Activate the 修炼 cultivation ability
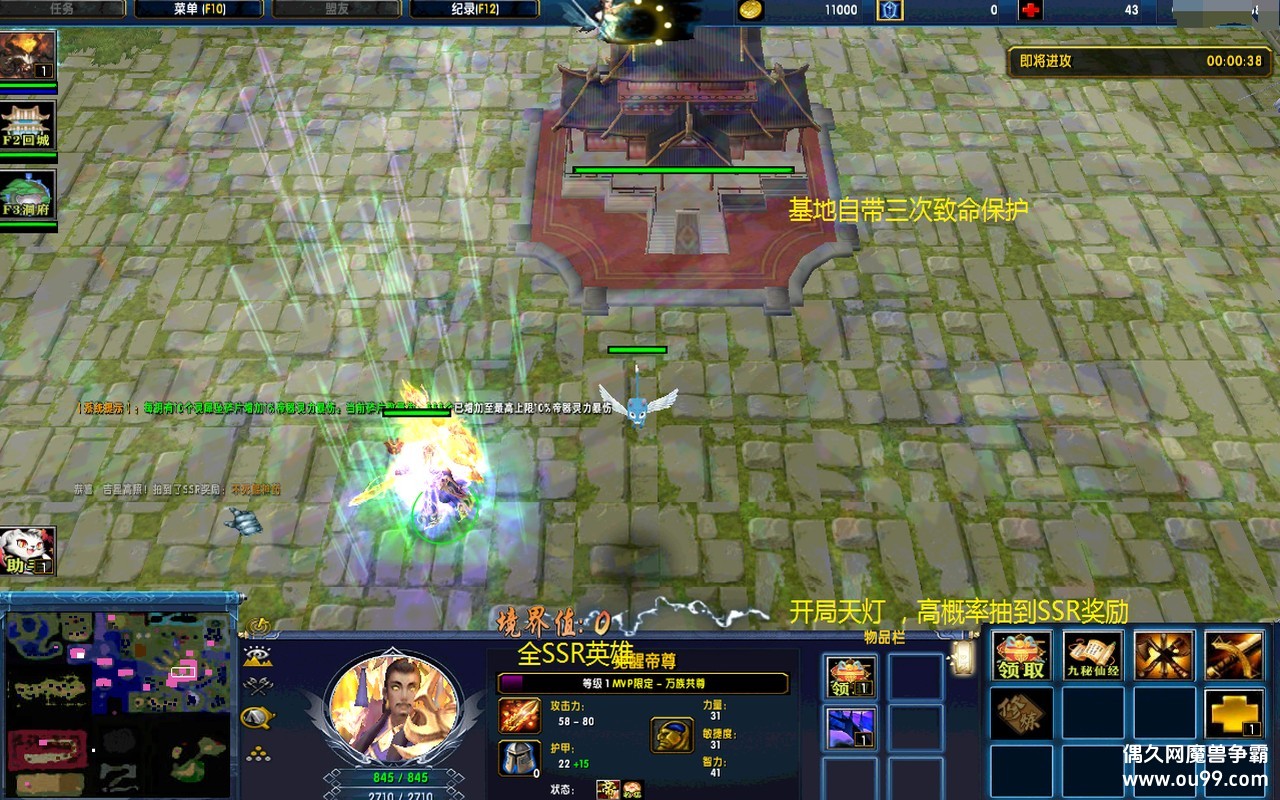 1021,713
